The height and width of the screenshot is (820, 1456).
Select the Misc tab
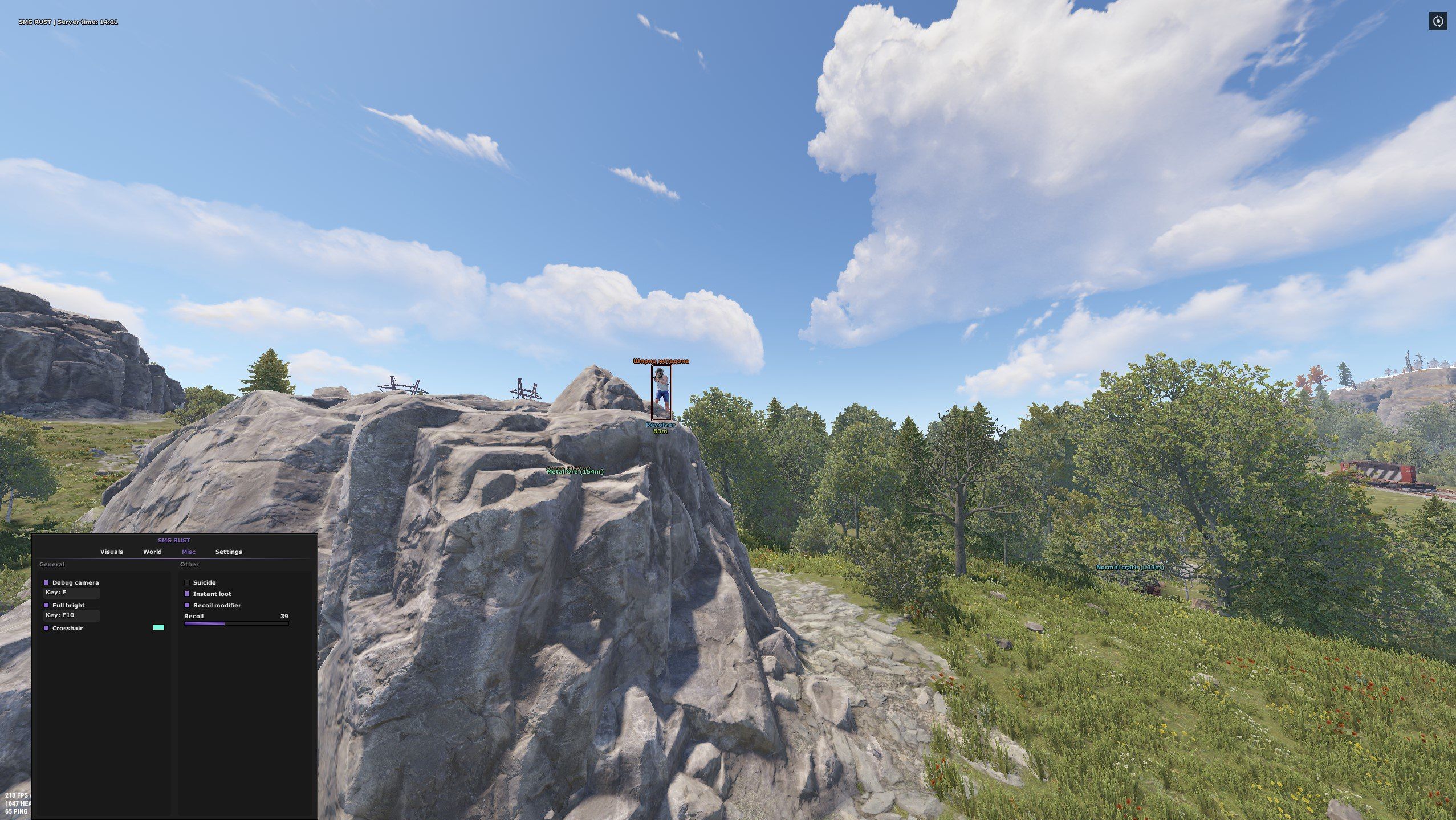[x=188, y=552]
